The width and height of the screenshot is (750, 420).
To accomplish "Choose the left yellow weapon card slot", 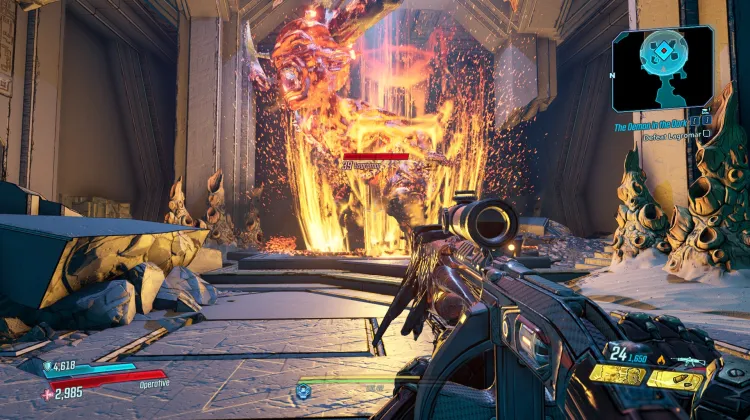I will [616, 375].
